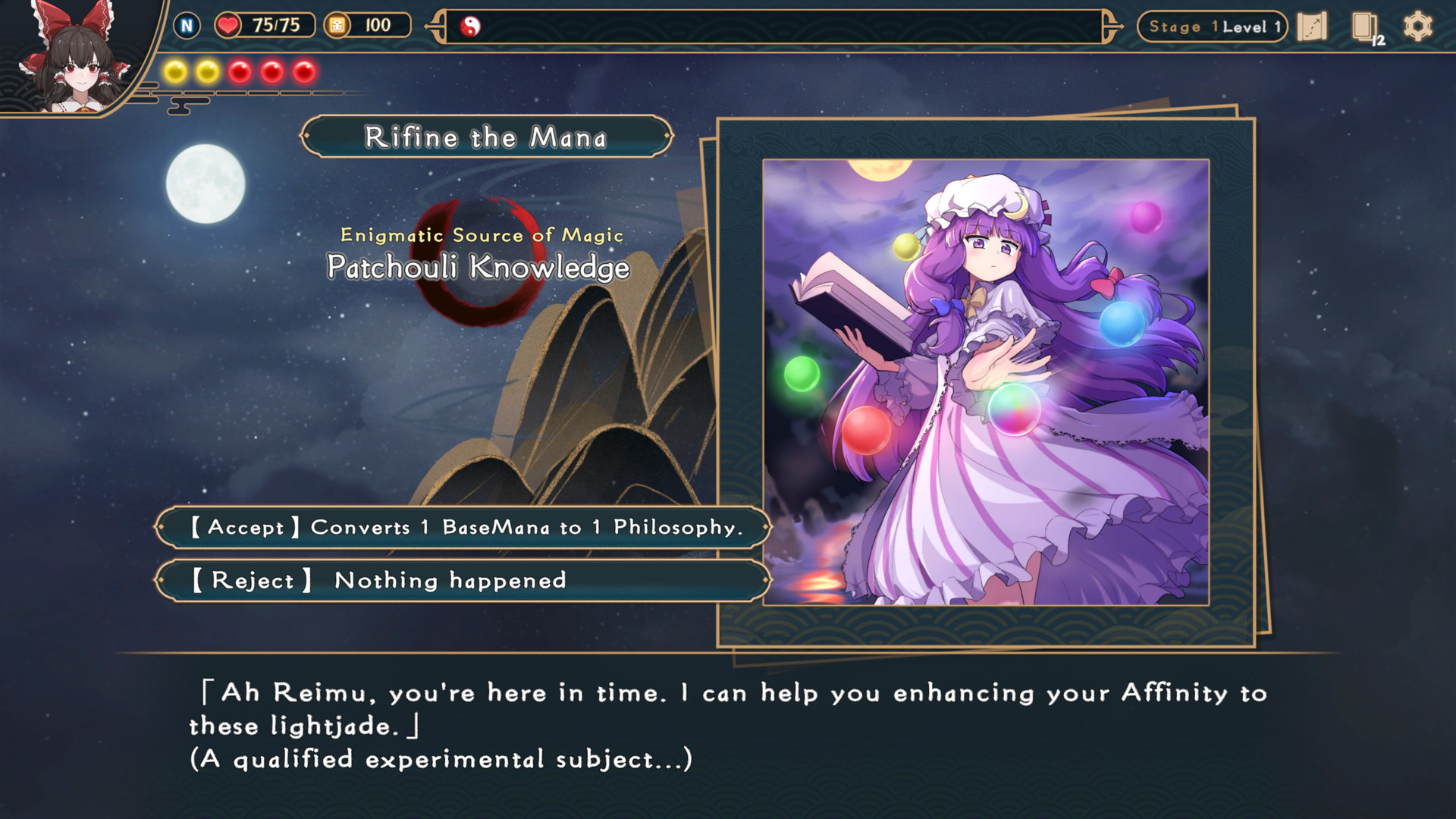Image resolution: width=1456 pixels, height=819 pixels.
Task: Select the Enigmatic Source of Magic title
Action: tap(481, 235)
